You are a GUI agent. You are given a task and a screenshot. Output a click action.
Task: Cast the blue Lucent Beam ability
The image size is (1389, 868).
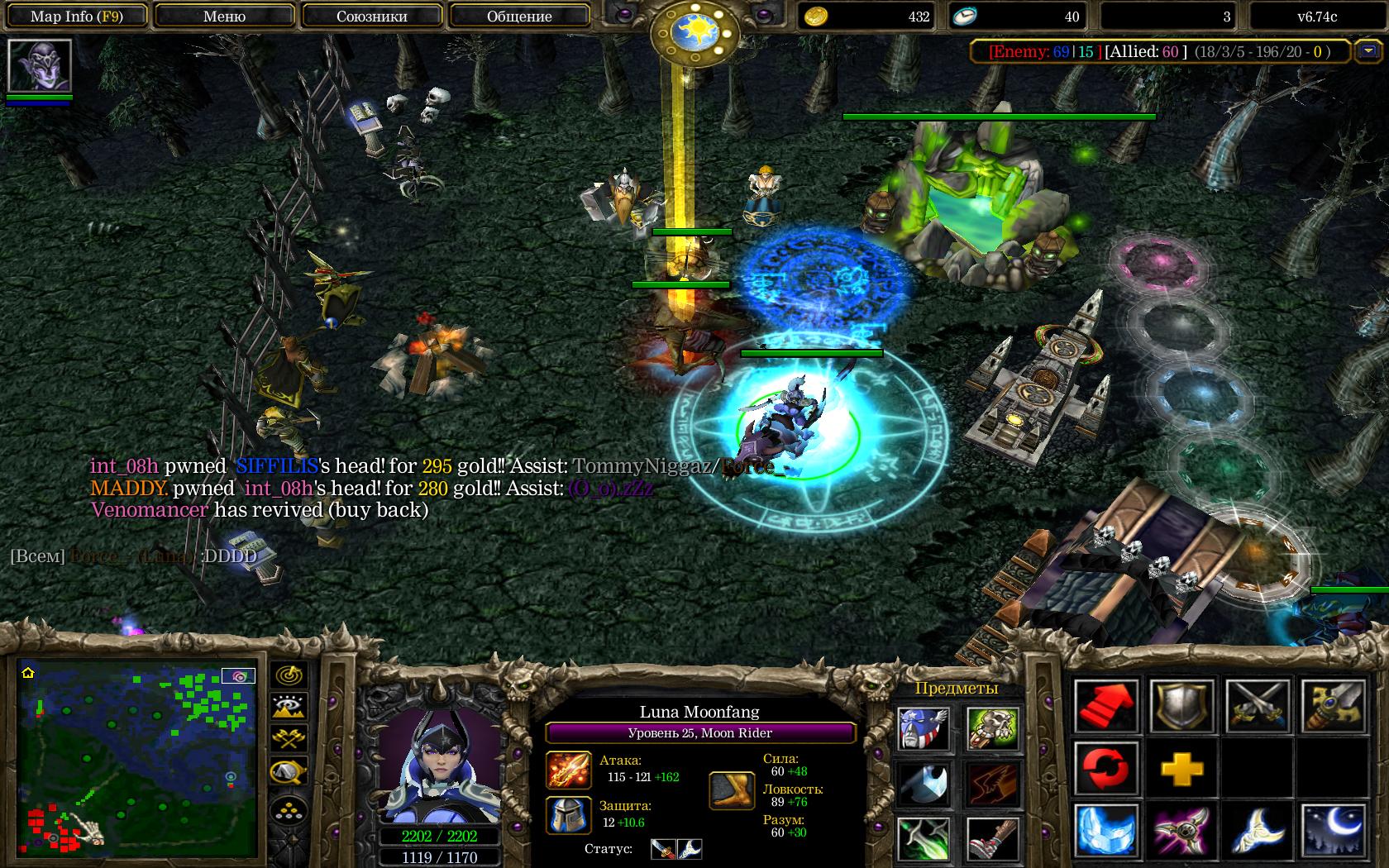1107,830
